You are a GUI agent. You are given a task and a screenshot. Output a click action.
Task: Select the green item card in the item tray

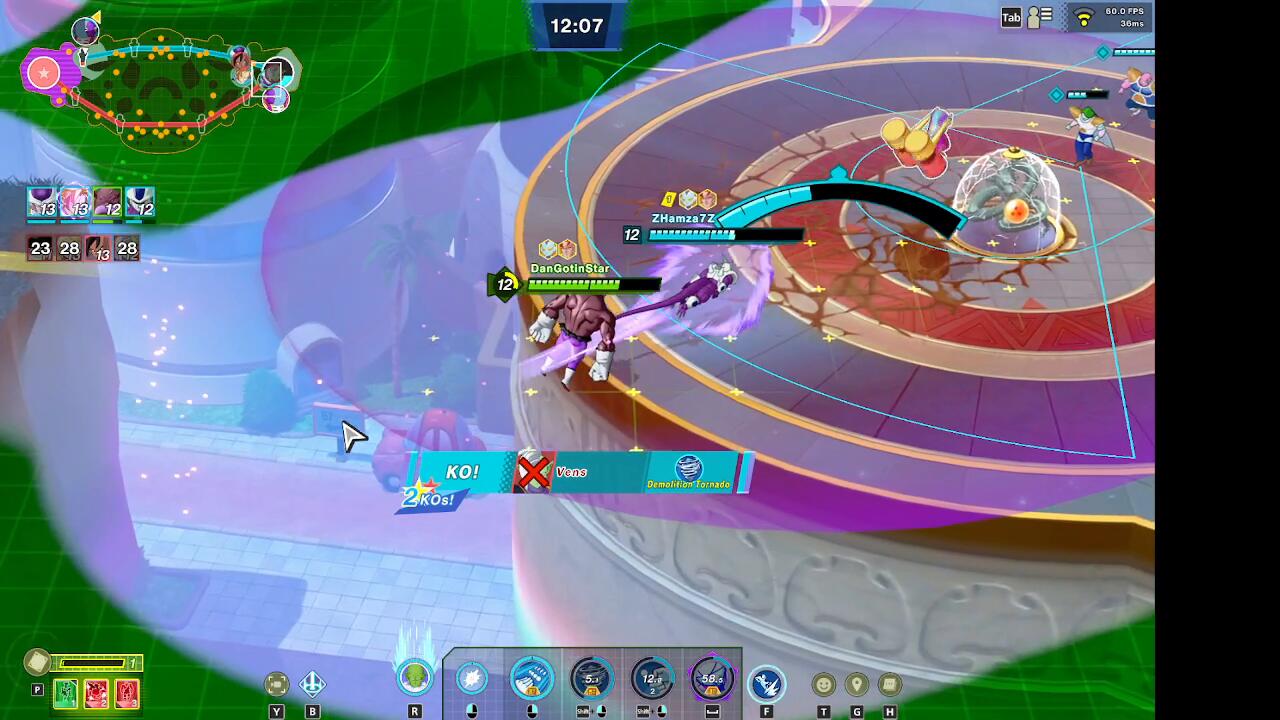66,692
